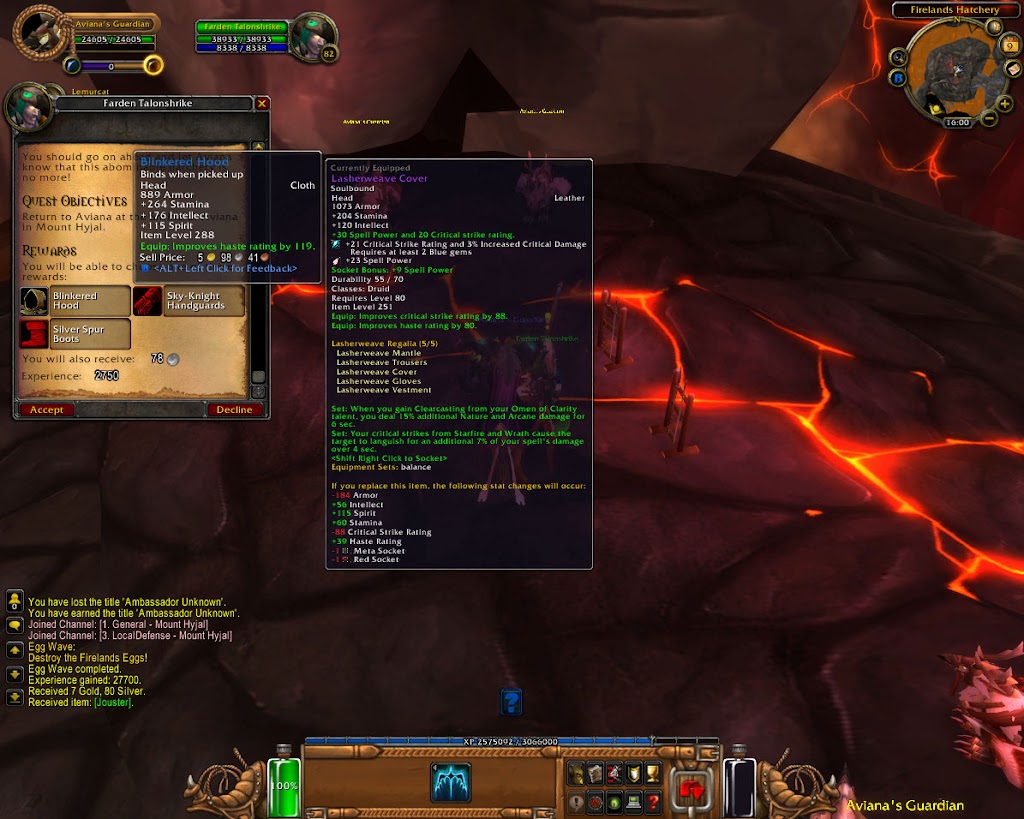Select the Blinkered Hood reward
The height and width of the screenshot is (819, 1024).
[76, 301]
